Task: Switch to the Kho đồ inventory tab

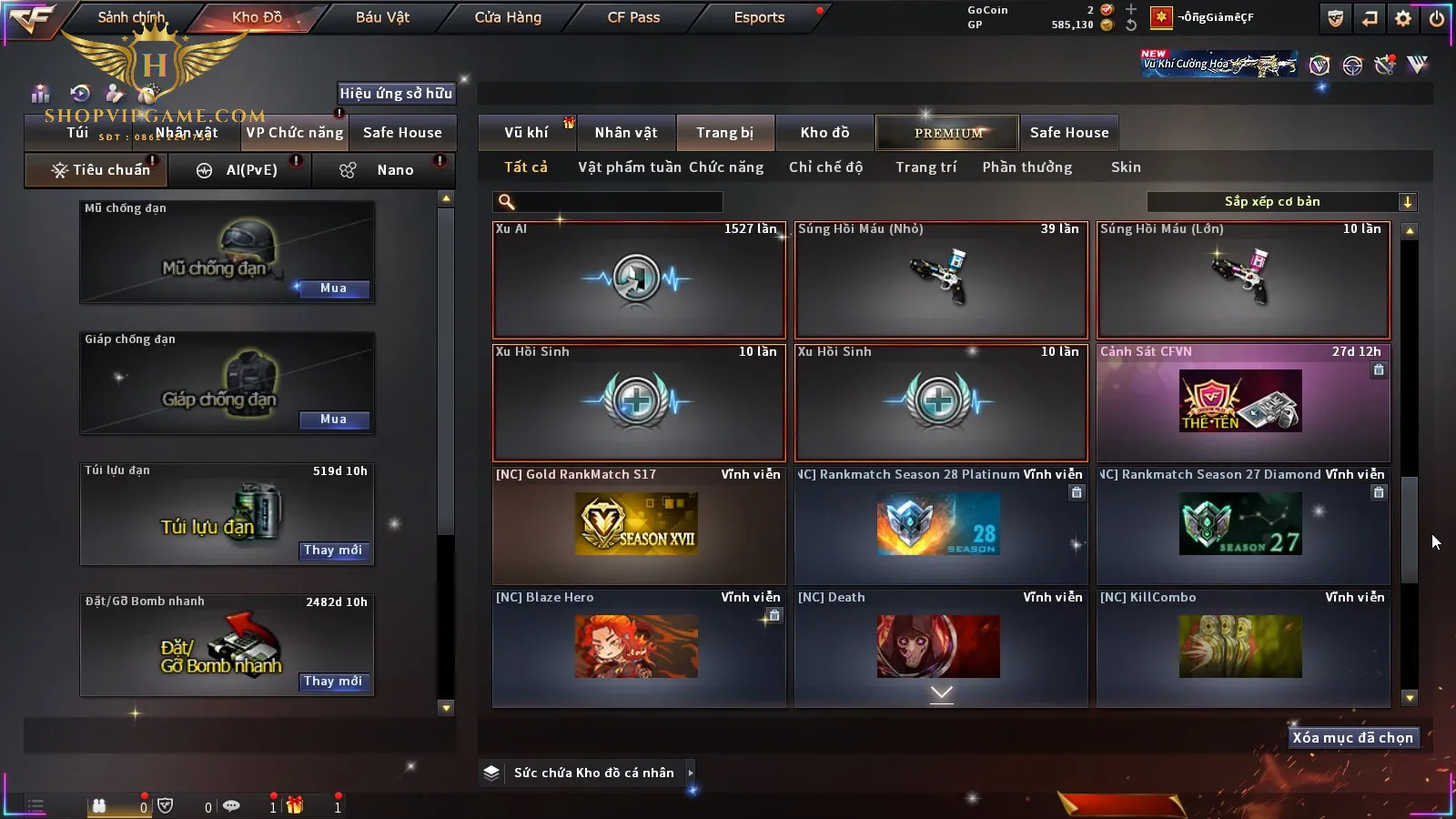Action: 824,133
